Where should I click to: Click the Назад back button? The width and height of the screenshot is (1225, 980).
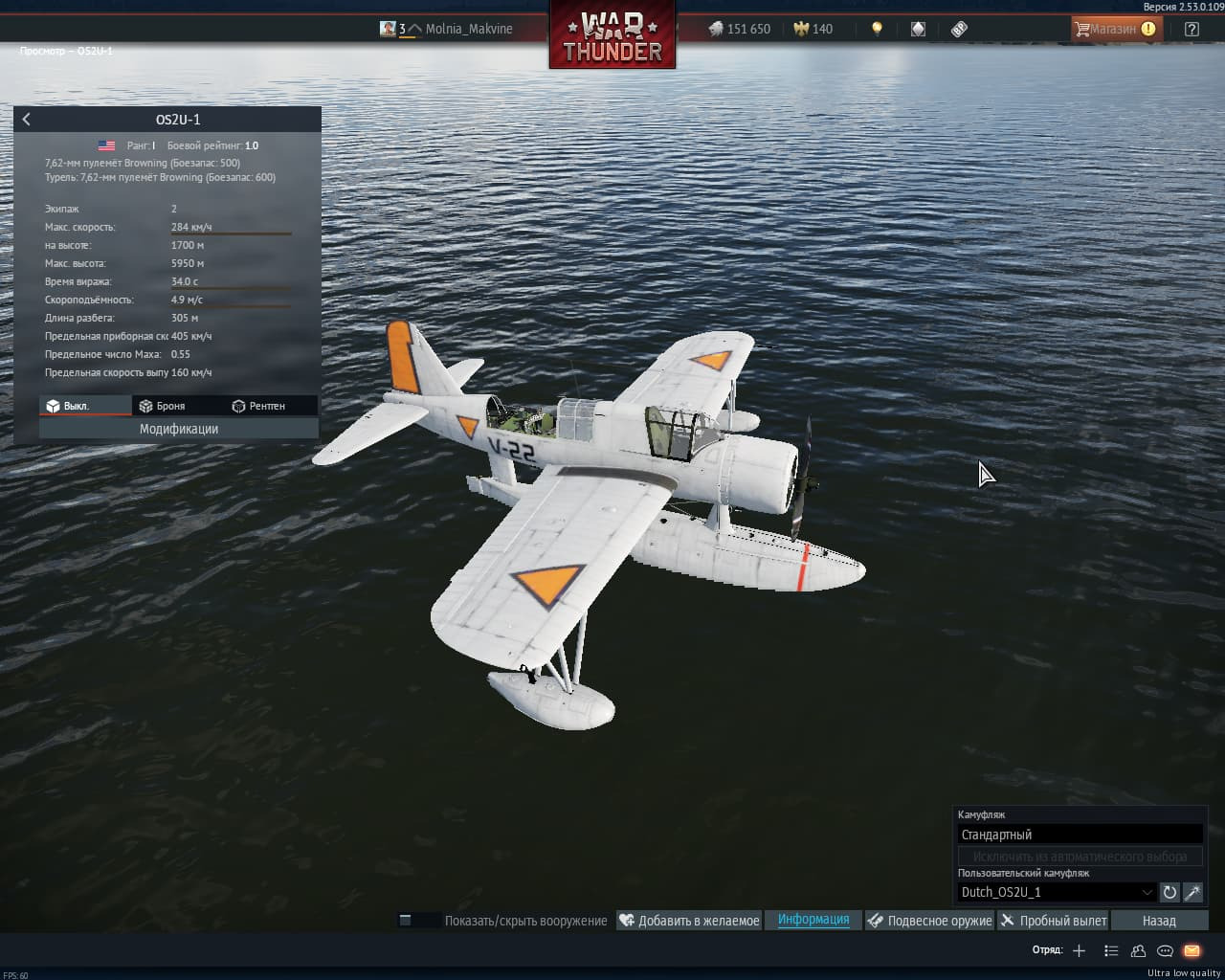(1159, 921)
